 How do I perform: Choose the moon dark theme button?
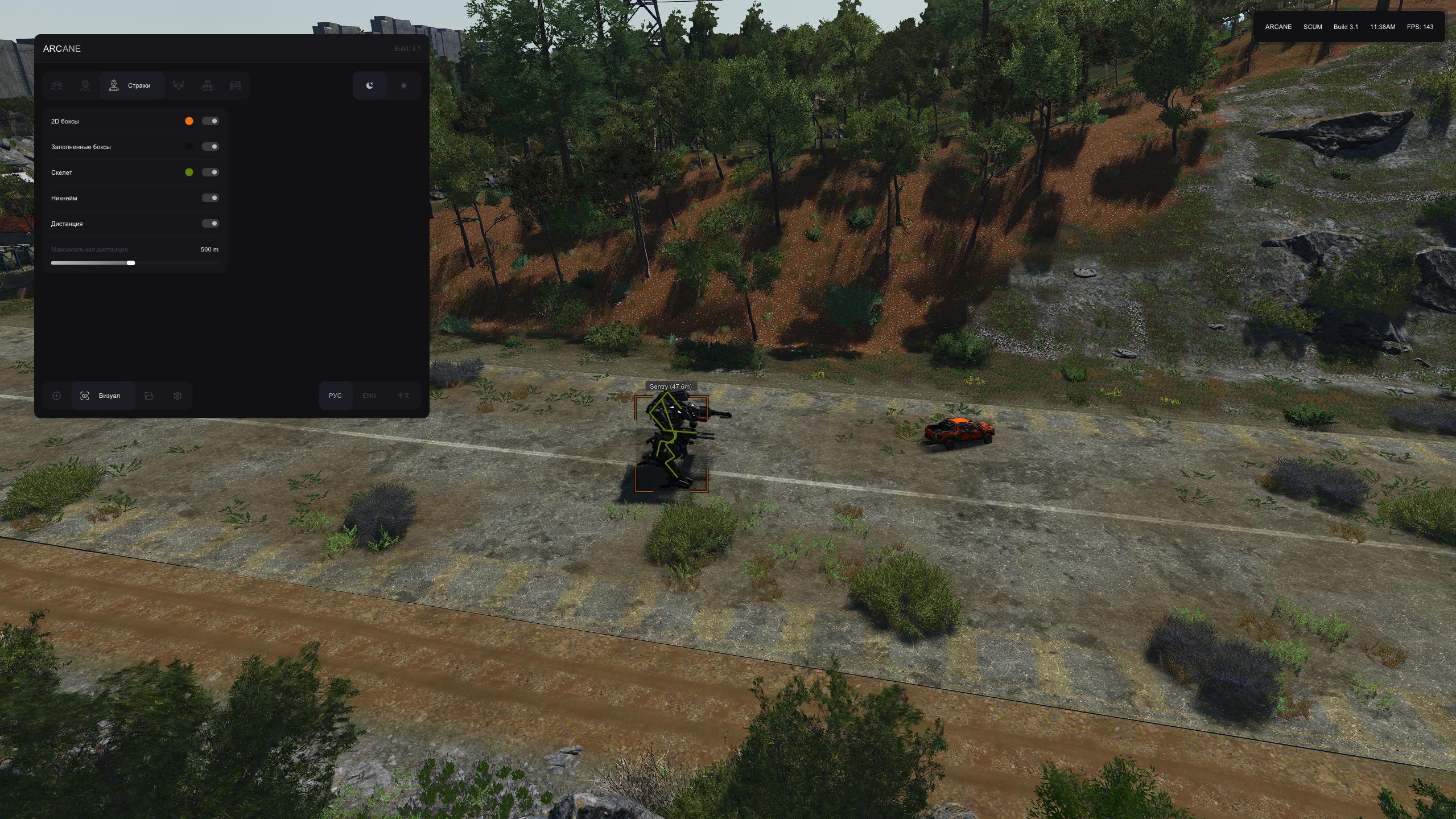point(370,85)
